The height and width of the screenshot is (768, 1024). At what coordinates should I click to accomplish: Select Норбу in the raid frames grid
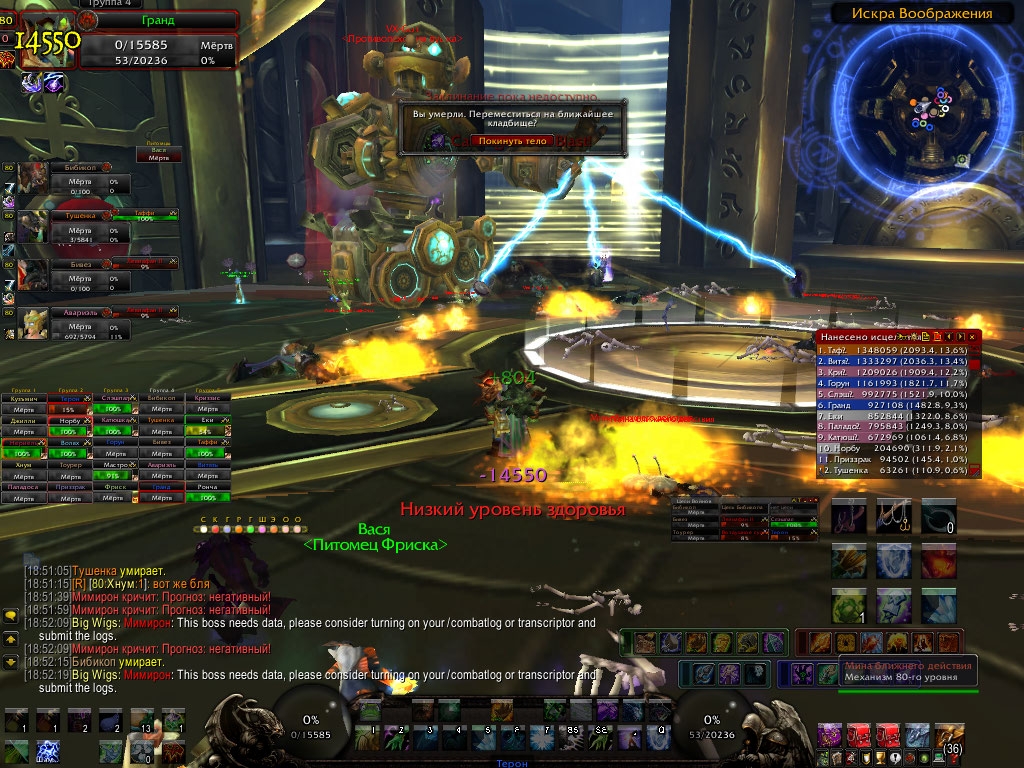(x=69, y=422)
